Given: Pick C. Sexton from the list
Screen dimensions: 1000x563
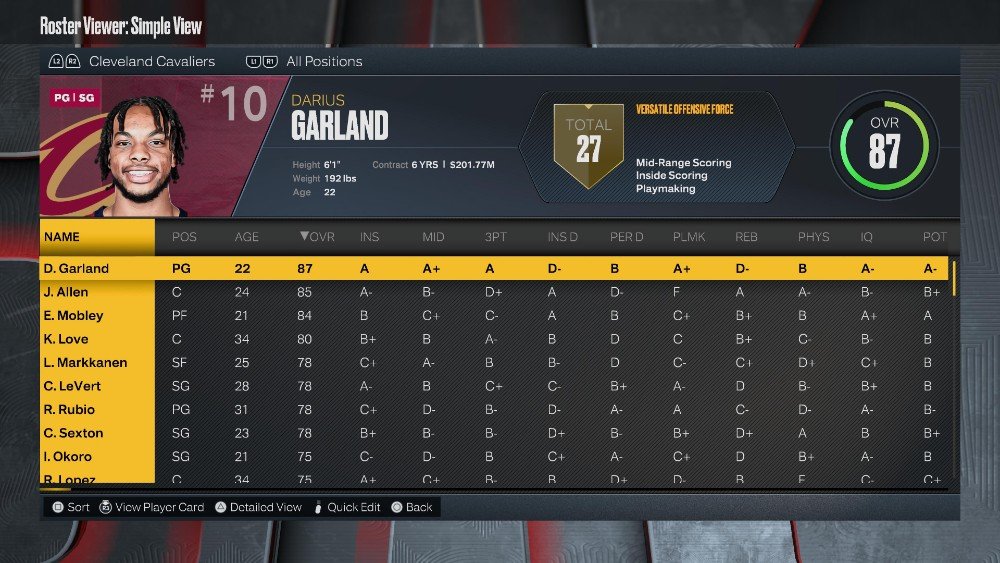Looking at the screenshot, I should (71, 433).
